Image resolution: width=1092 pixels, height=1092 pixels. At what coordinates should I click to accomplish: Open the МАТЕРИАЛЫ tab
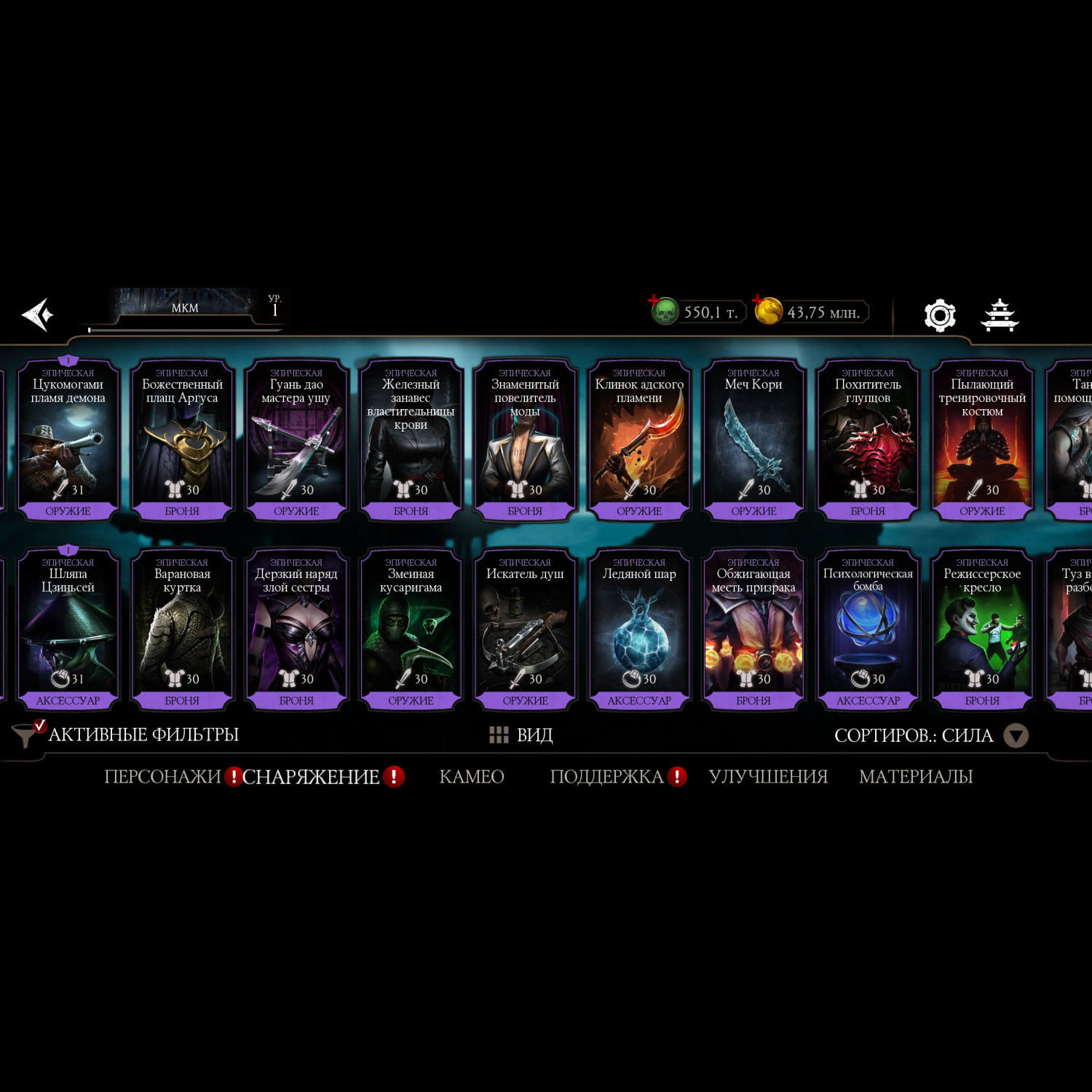point(916,777)
